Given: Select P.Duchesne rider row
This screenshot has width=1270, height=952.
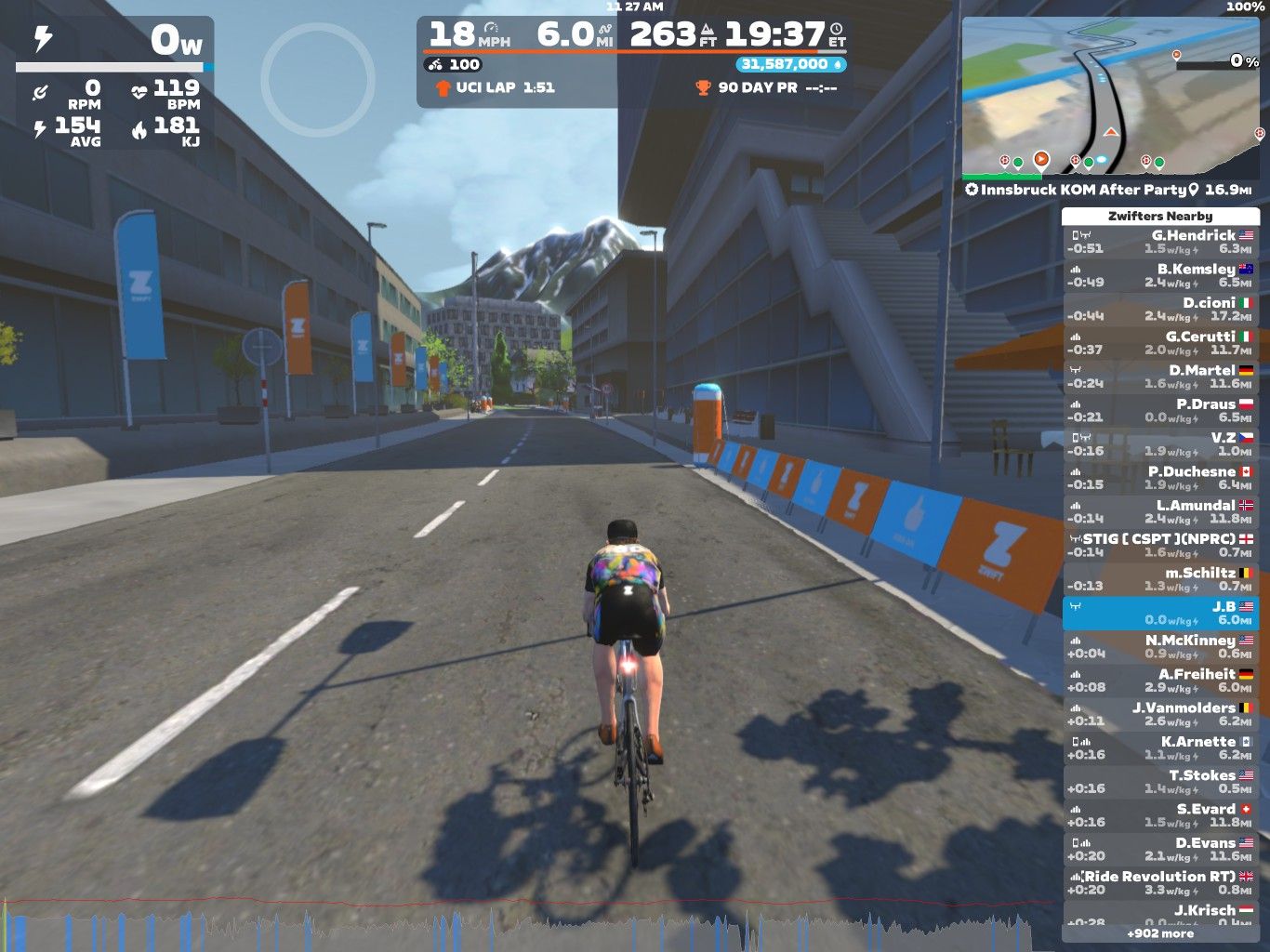Looking at the screenshot, I should click(1160, 478).
